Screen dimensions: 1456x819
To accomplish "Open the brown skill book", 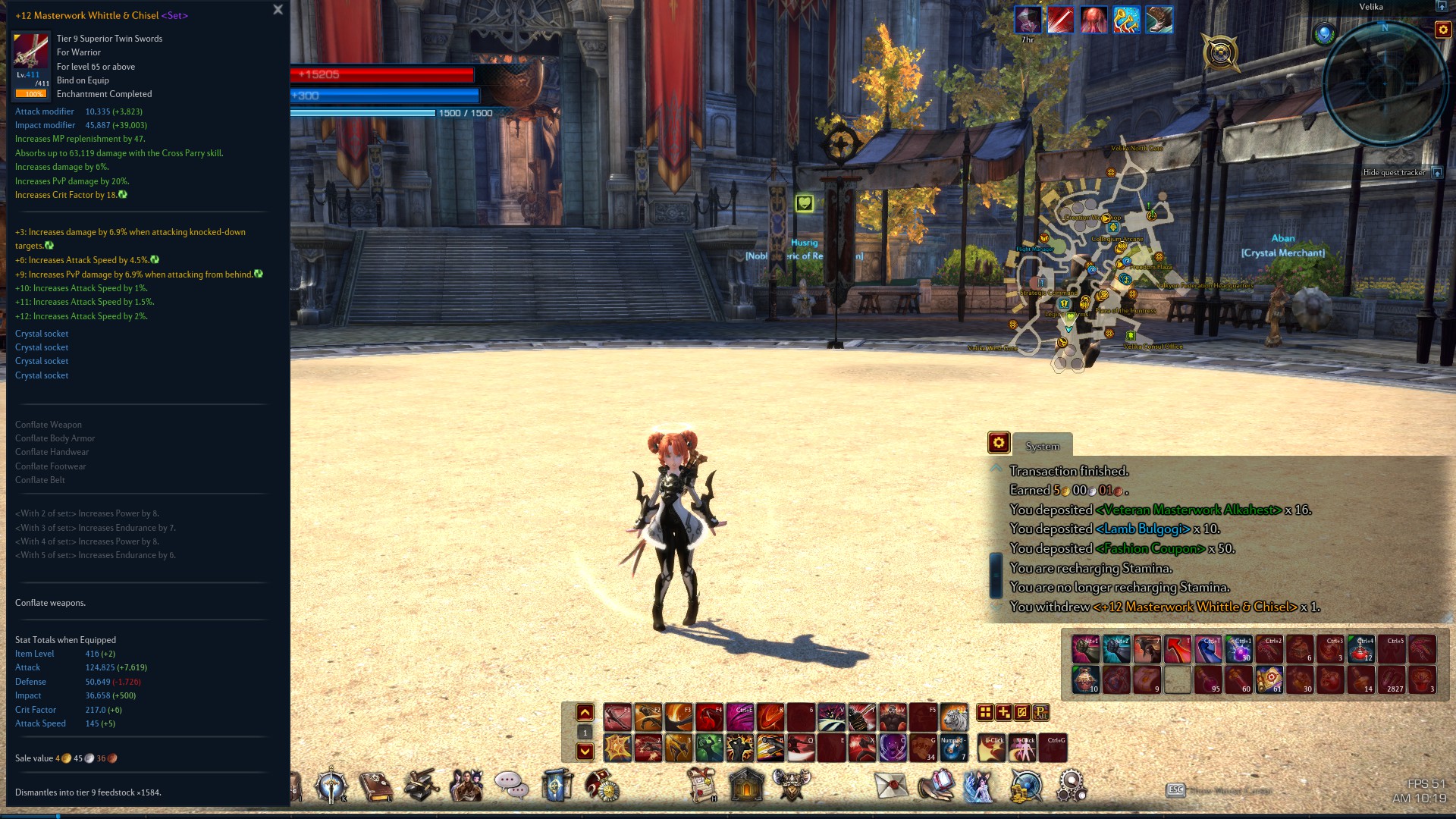I will pos(375,786).
